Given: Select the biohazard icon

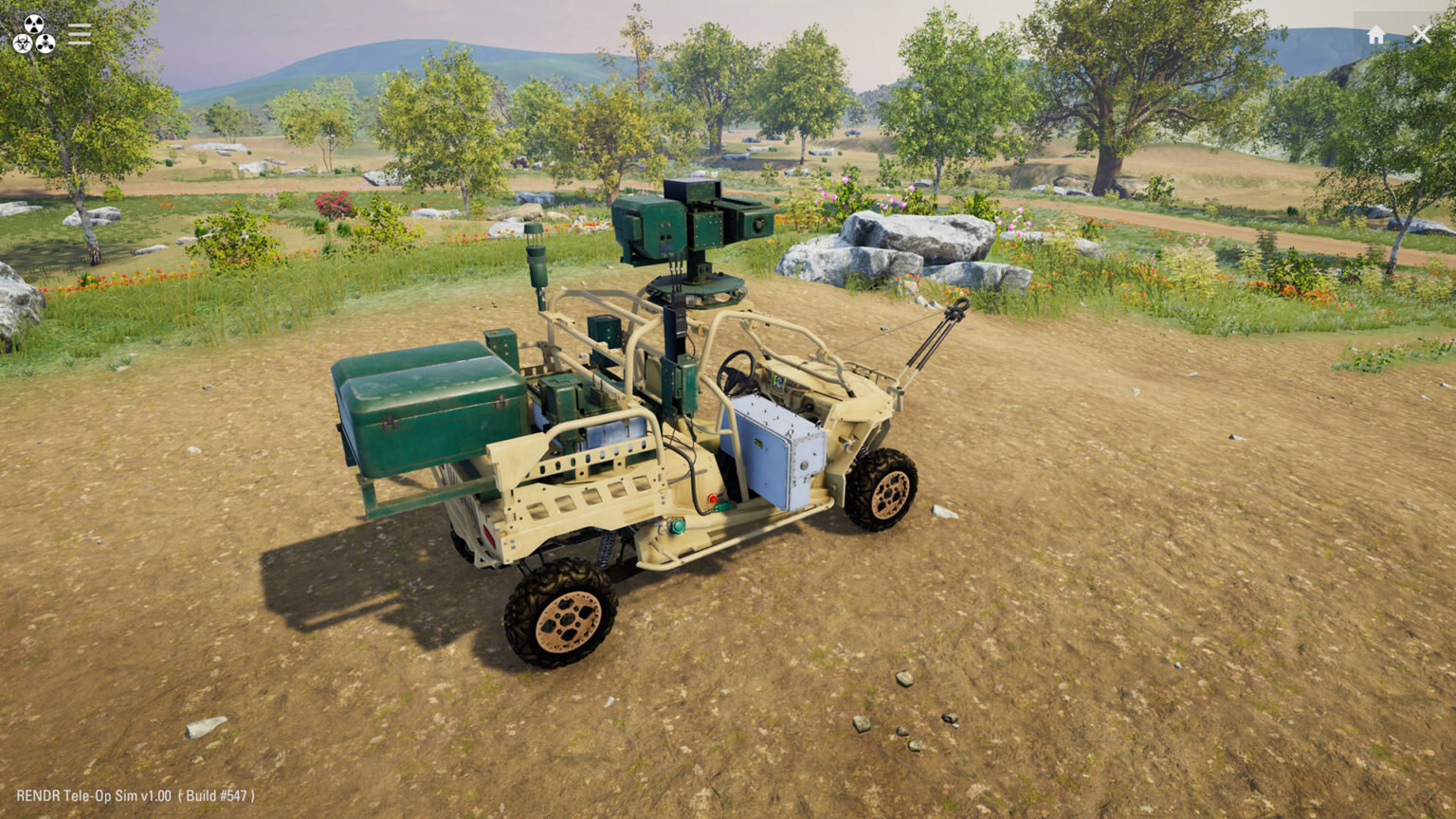Looking at the screenshot, I should [x=22, y=44].
